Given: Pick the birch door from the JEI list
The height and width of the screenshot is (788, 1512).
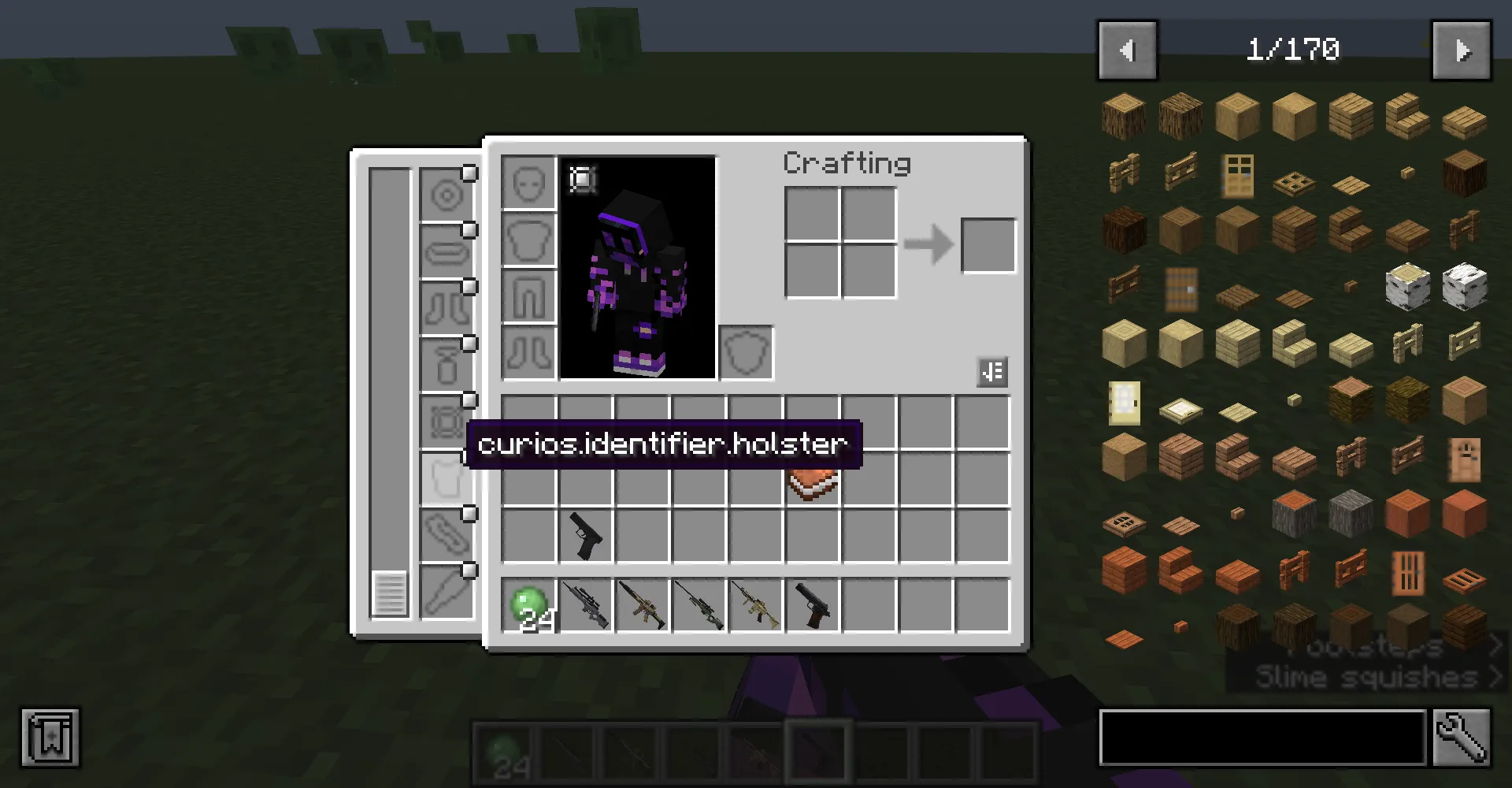Looking at the screenshot, I should click(1124, 402).
